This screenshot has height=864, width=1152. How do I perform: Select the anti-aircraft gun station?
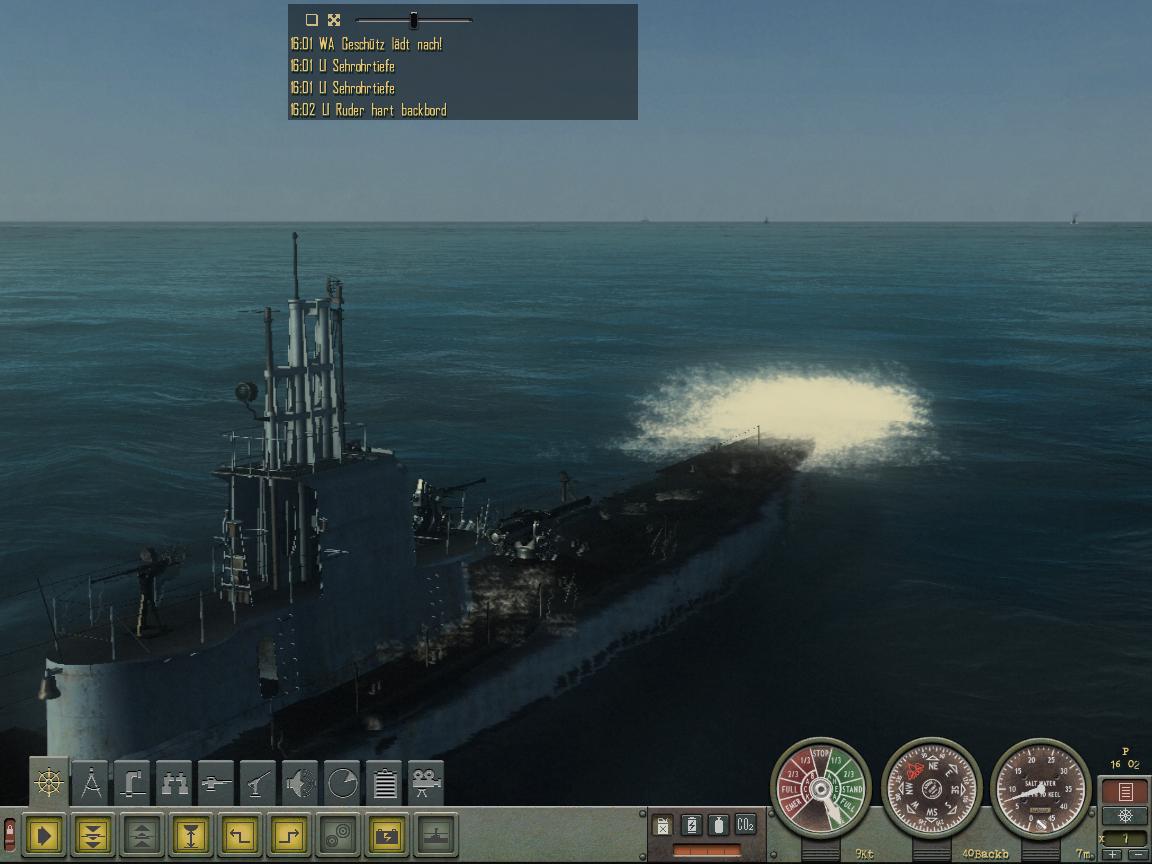(x=258, y=783)
